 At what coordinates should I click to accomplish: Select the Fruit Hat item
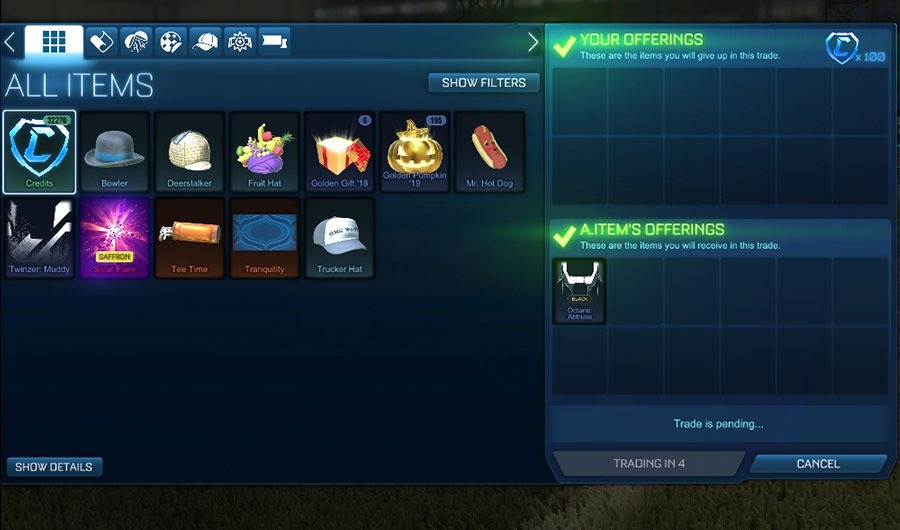(x=264, y=152)
